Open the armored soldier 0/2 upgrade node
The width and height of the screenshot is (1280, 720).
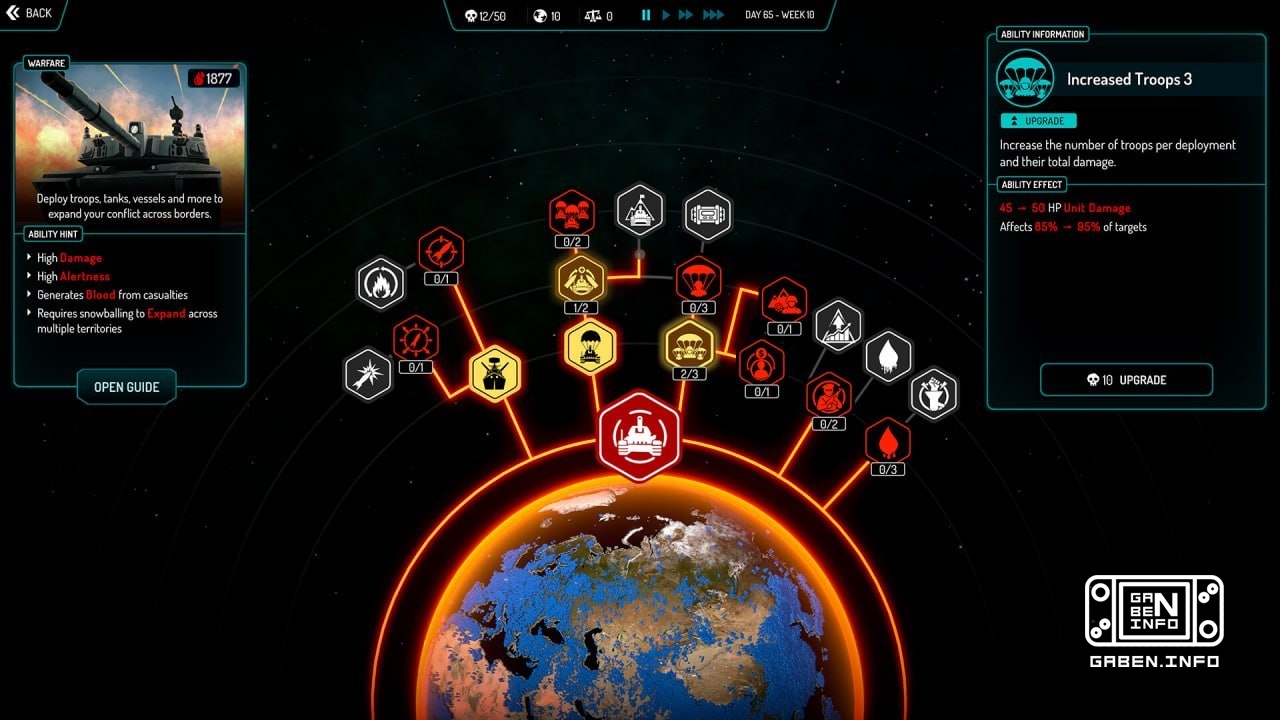830,396
